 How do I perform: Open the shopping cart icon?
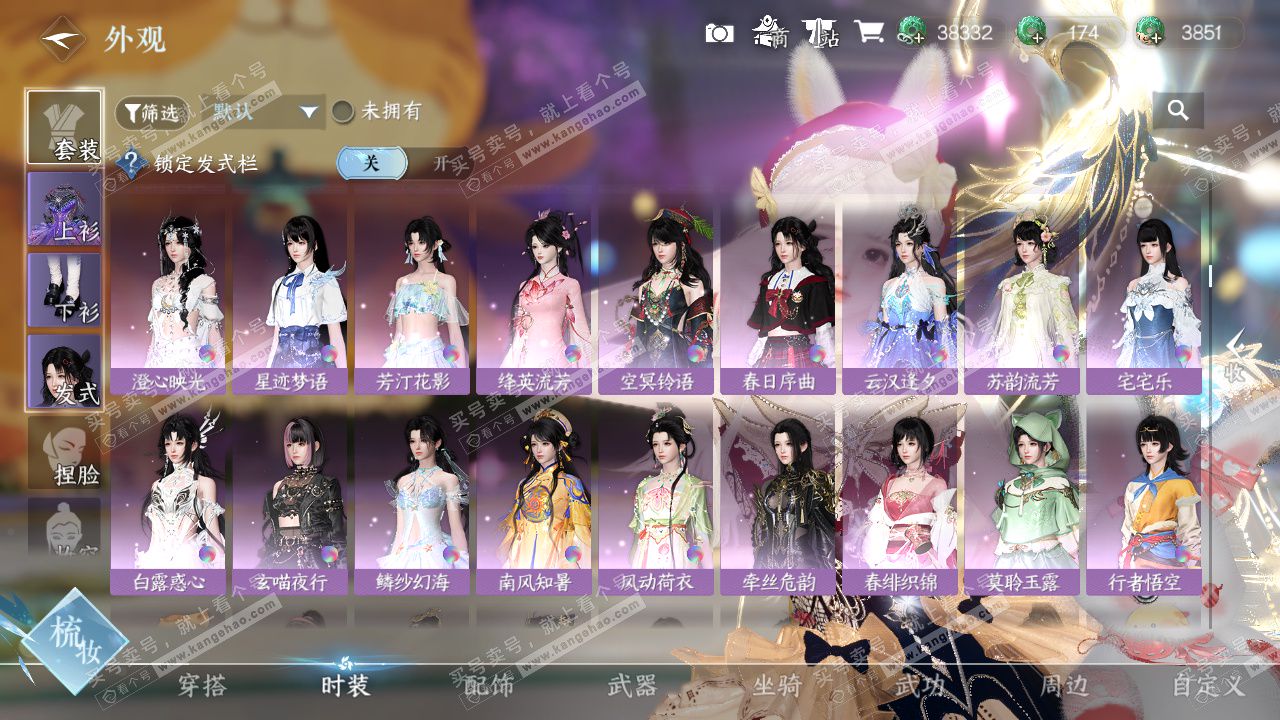point(869,33)
